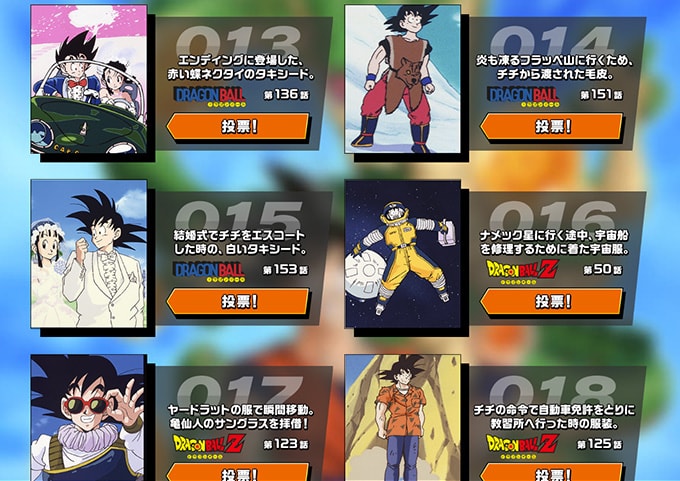680x481 pixels.
Task: Vote for costume 013 red bow-tie tuxedo
Action: [x=239, y=126]
